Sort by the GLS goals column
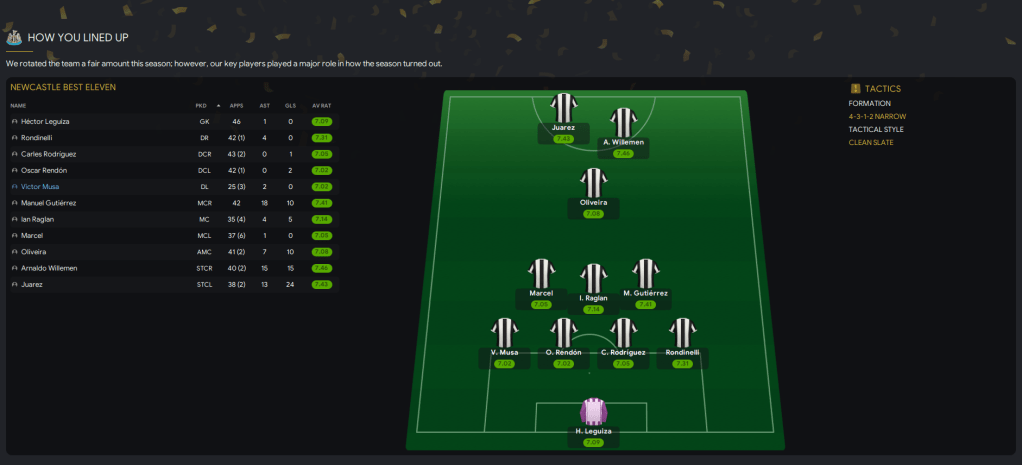Screen dimensions: 1022x465 [290, 105]
